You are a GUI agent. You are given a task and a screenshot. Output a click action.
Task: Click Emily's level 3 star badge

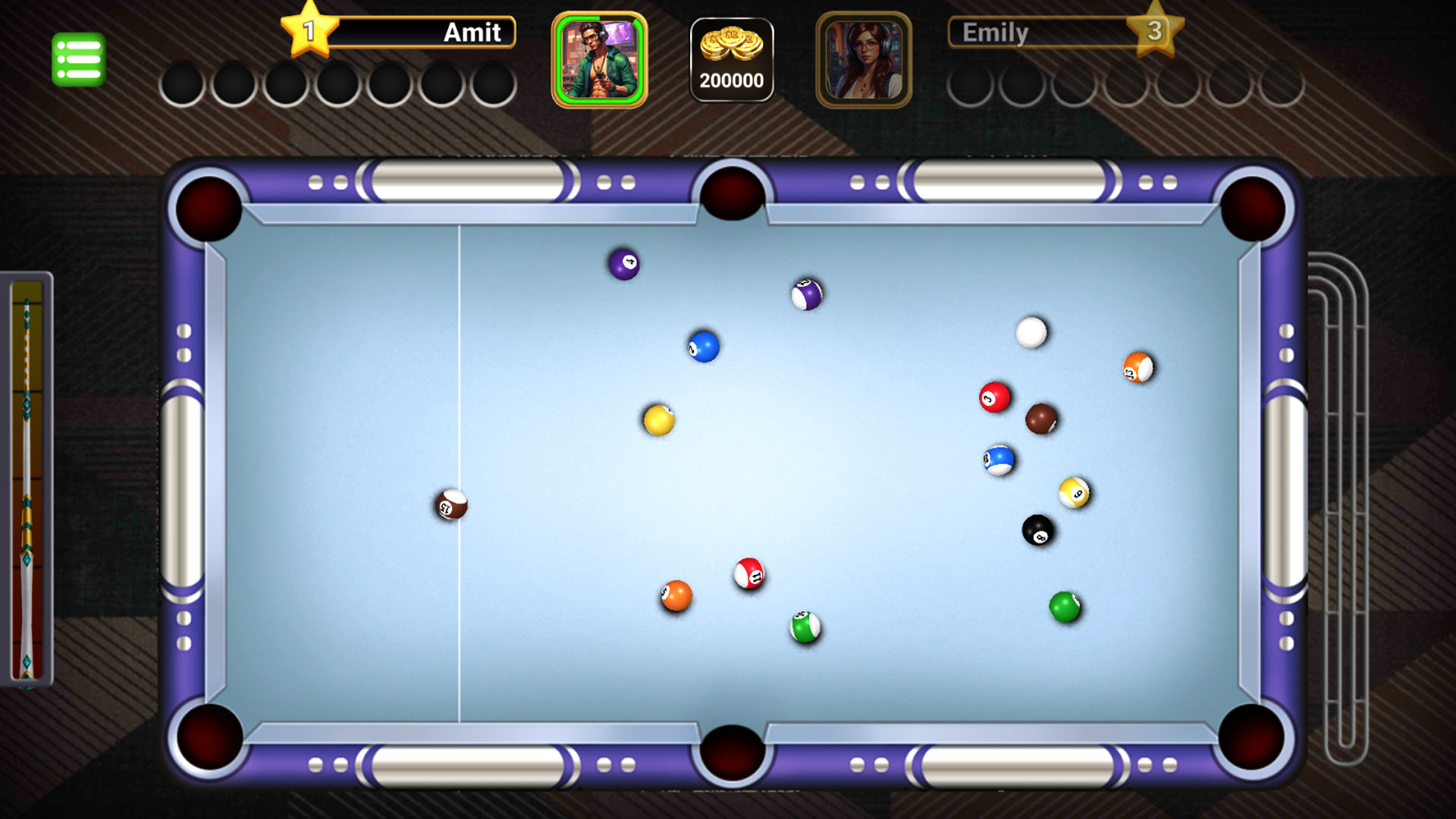click(x=1156, y=32)
